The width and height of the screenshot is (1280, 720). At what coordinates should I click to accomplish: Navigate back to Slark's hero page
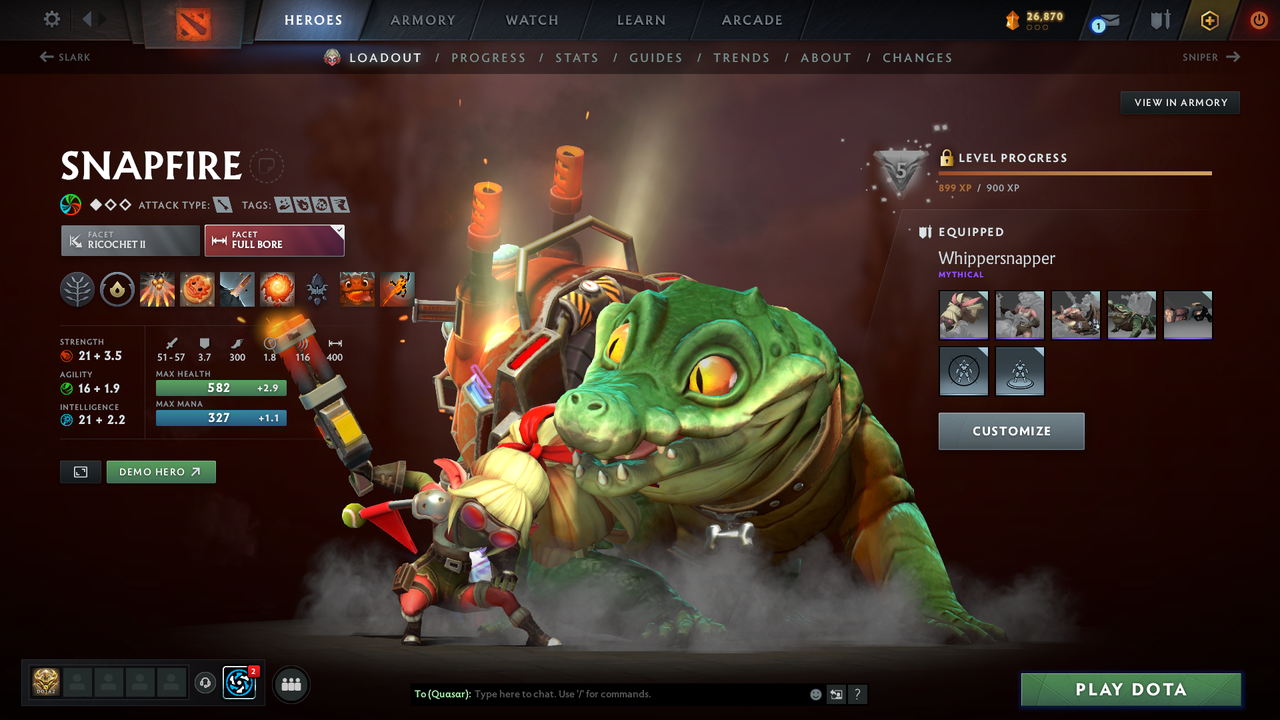pos(64,57)
